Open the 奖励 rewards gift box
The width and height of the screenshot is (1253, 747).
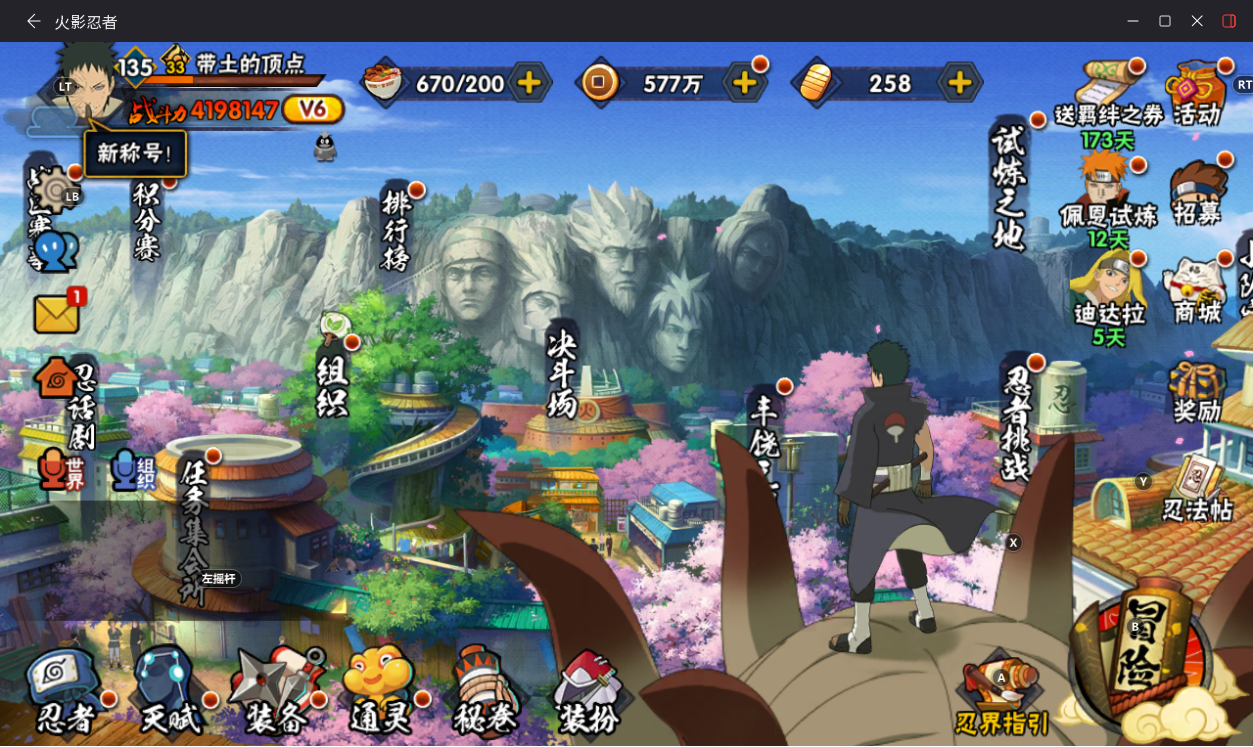click(1197, 392)
